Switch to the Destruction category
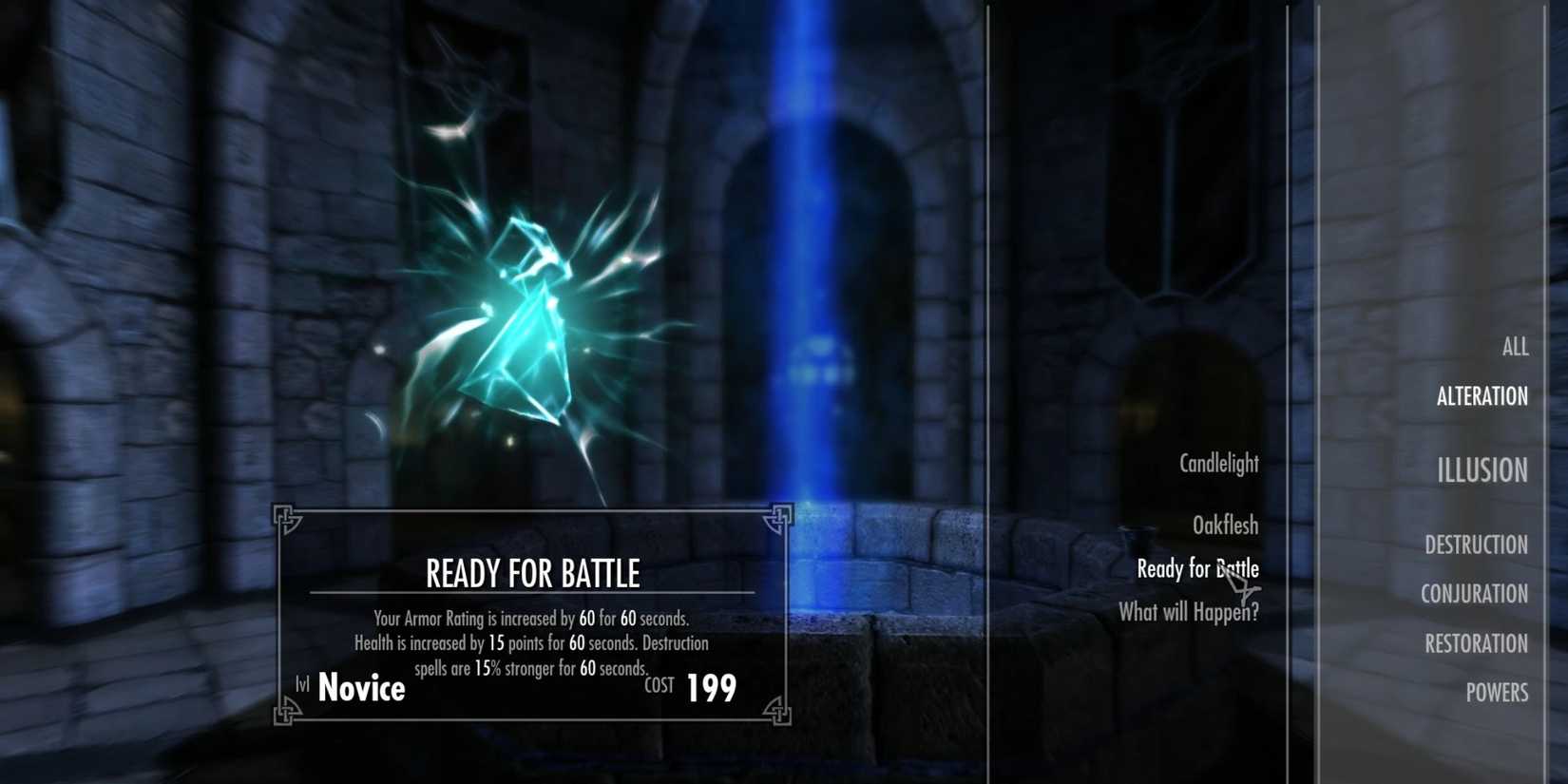1568x784 pixels. click(x=1476, y=545)
